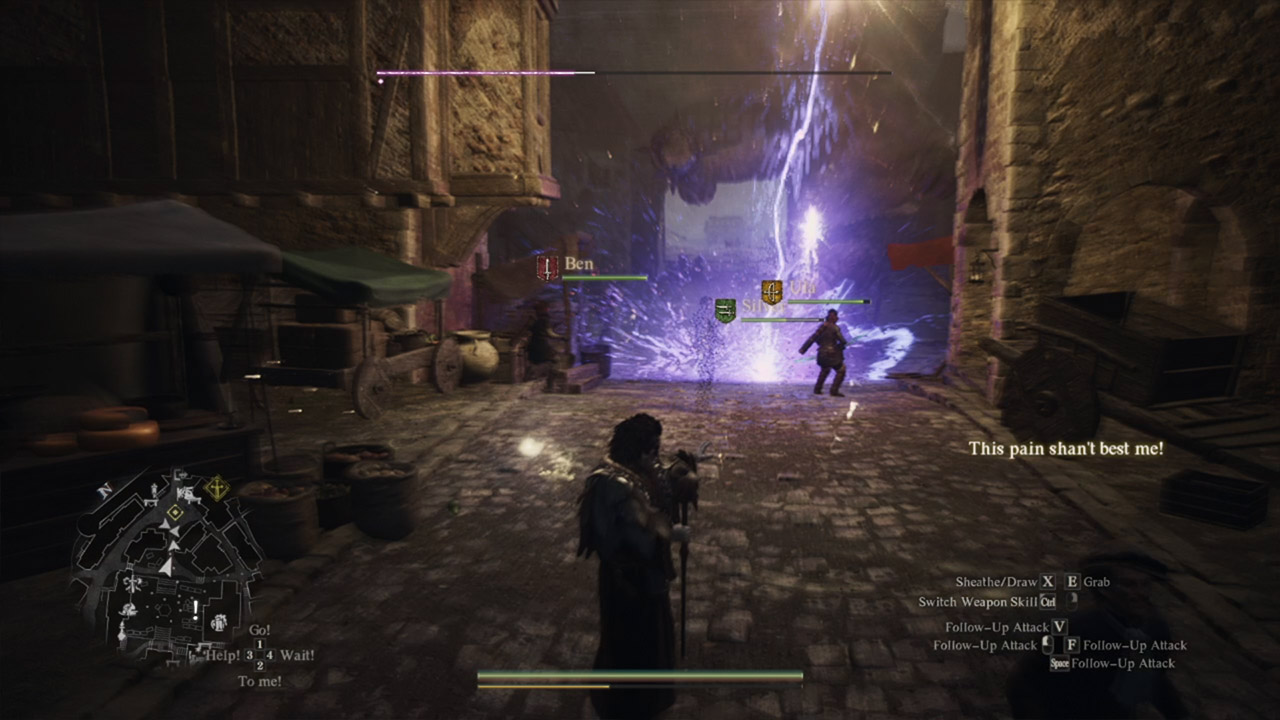Select the tavern mug icon on minimap

point(219,622)
